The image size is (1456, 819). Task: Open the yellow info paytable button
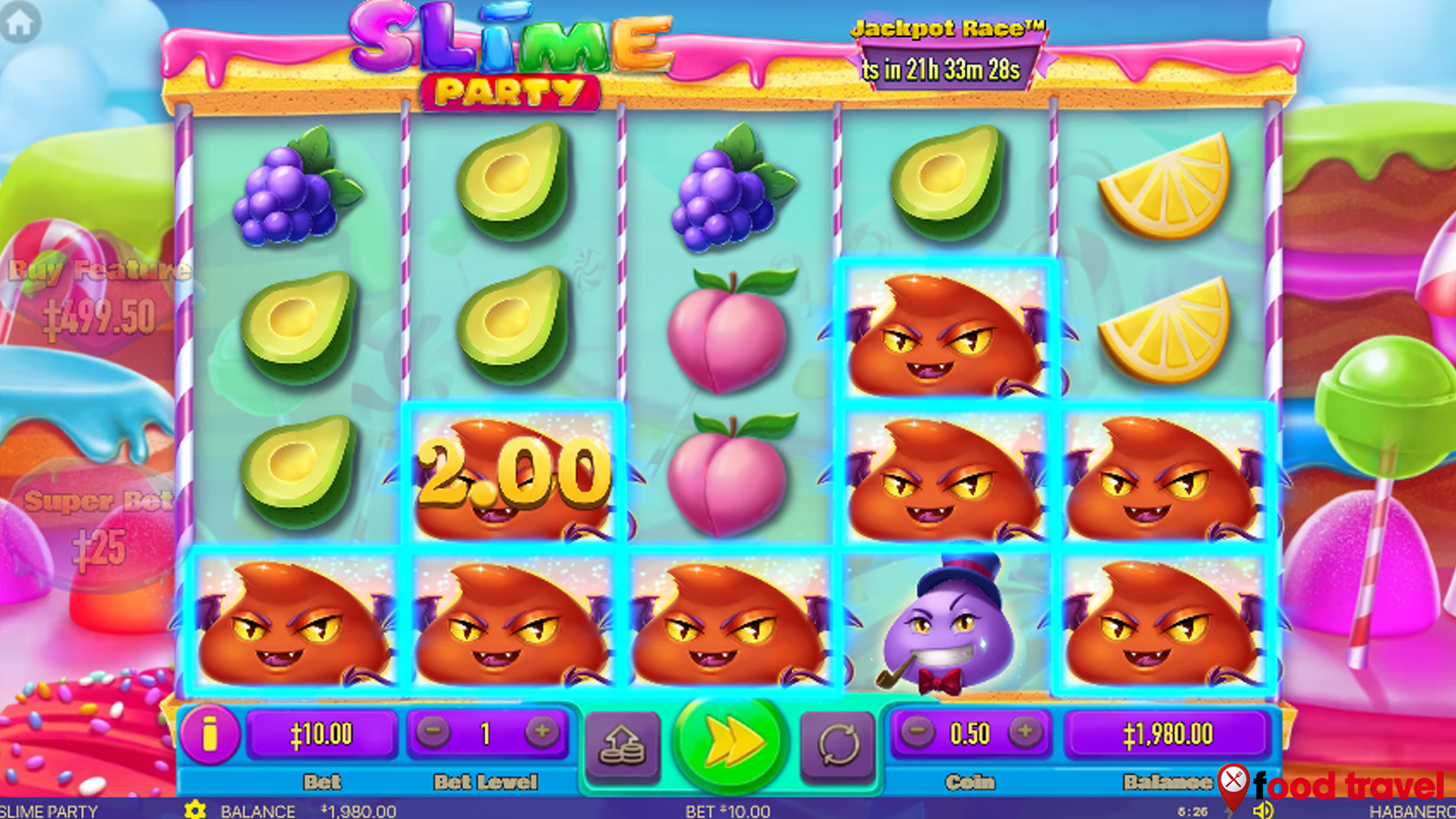click(x=209, y=734)
